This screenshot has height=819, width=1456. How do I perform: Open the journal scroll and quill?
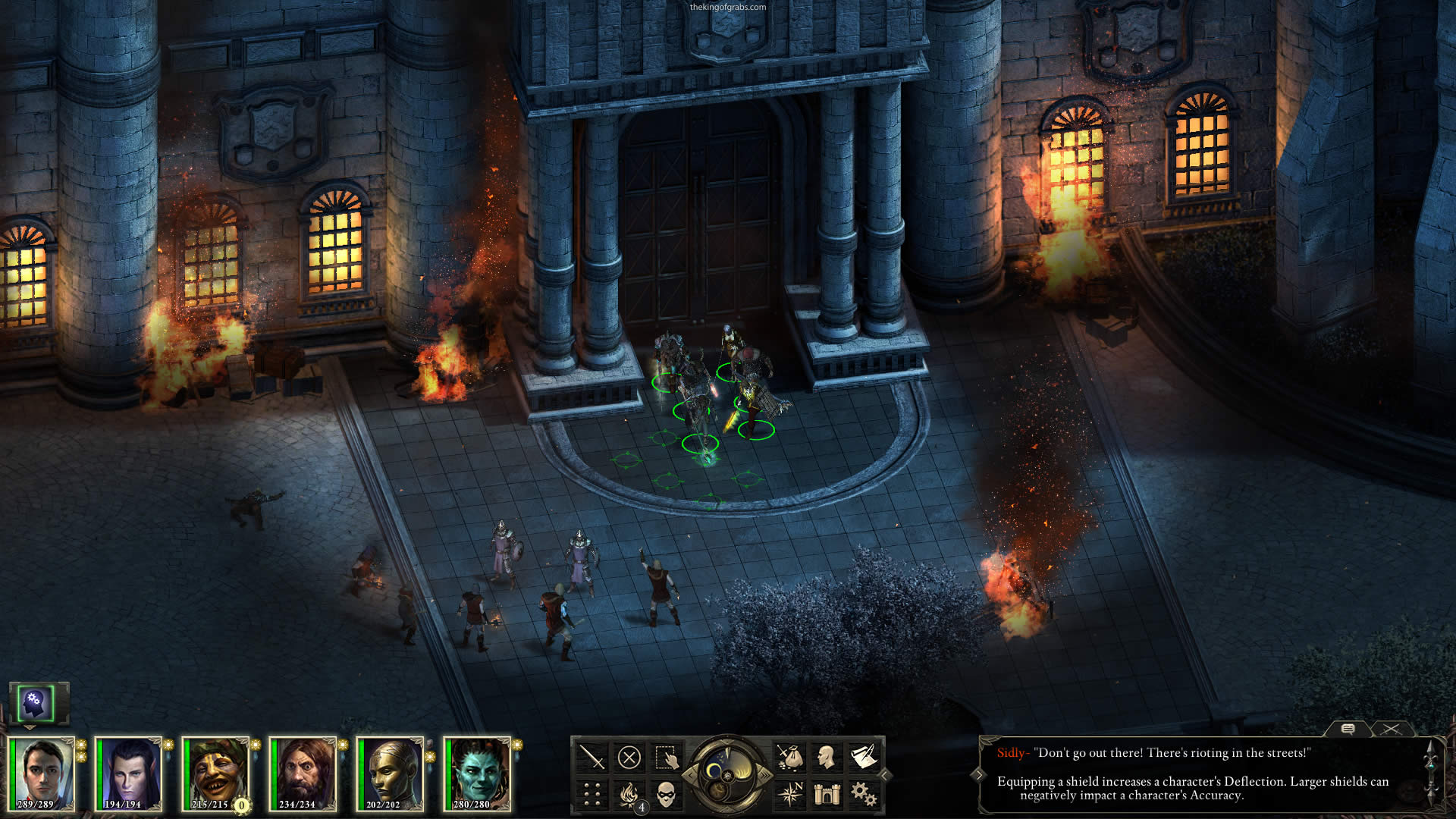864,758
